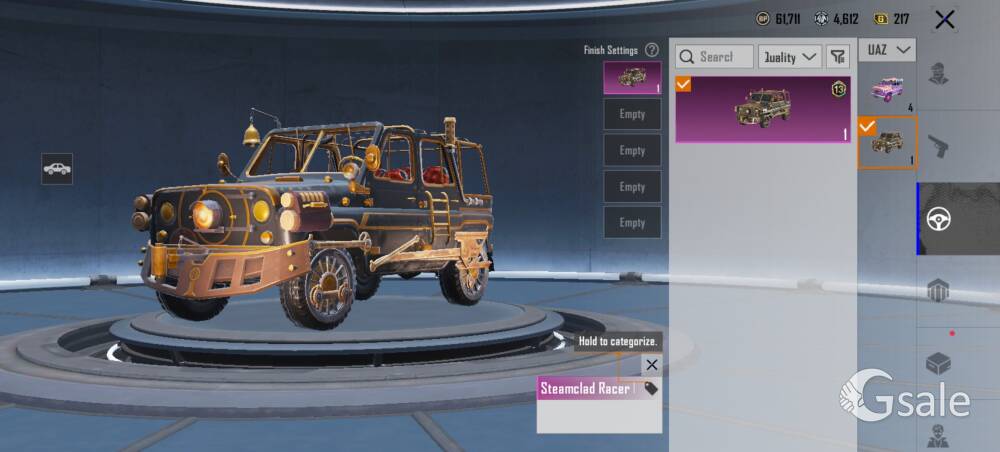This screenshot has height=452, width=1000.
Task: Open the filter funnel options
Action: (836, 57)
